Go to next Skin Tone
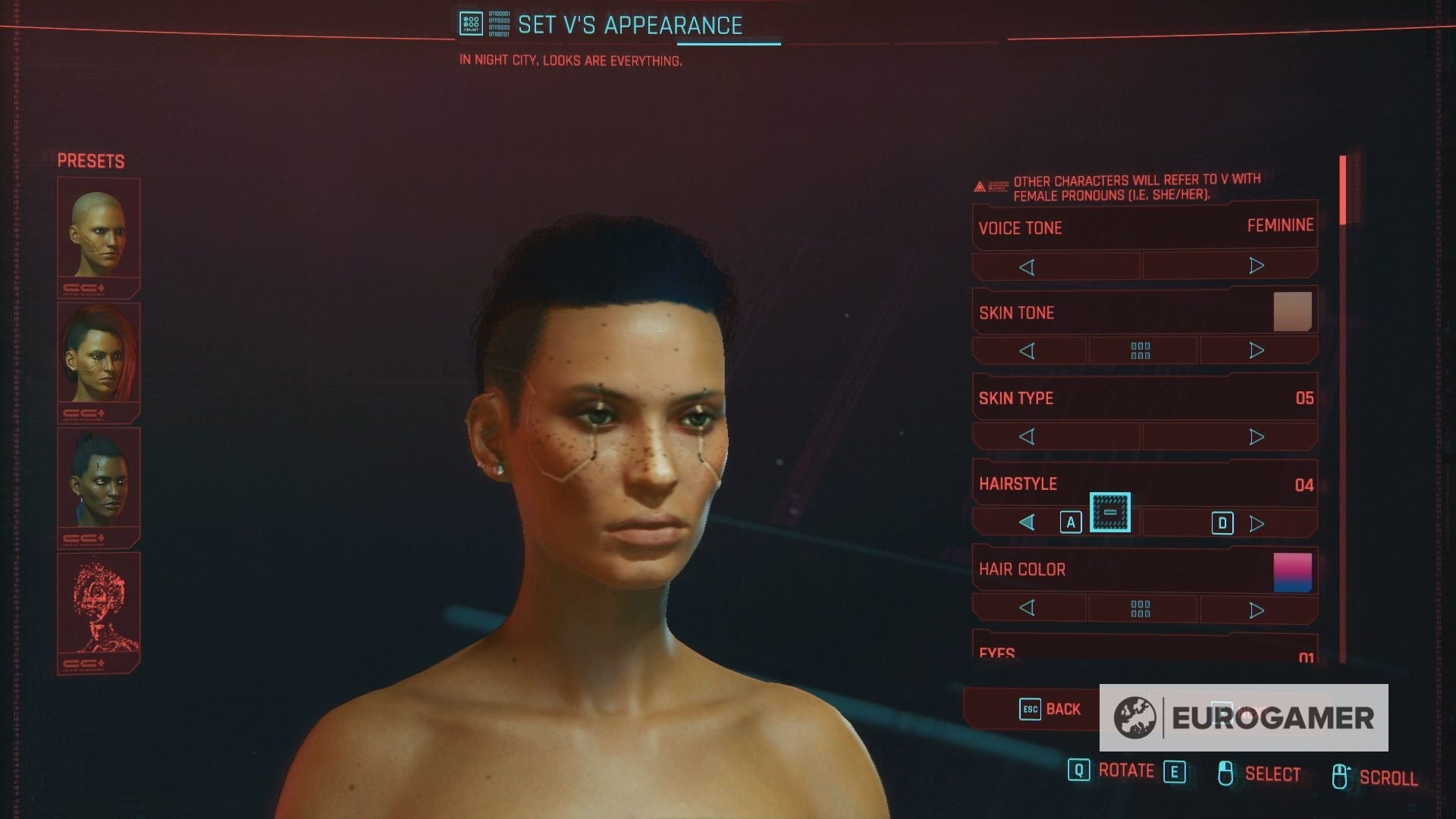 point(1256,350)
